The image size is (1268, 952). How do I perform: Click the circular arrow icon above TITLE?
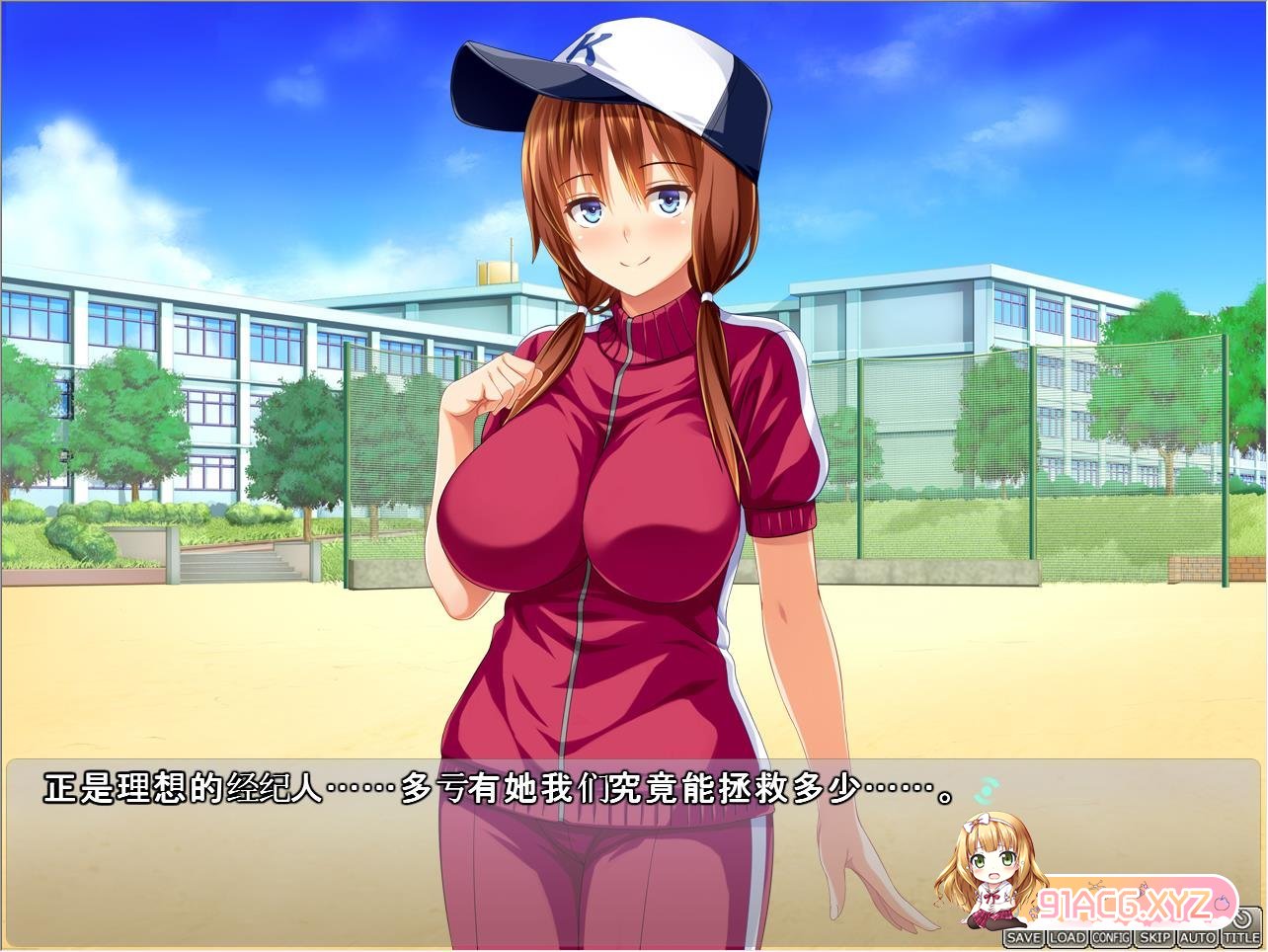click(x=1242, y=917)
